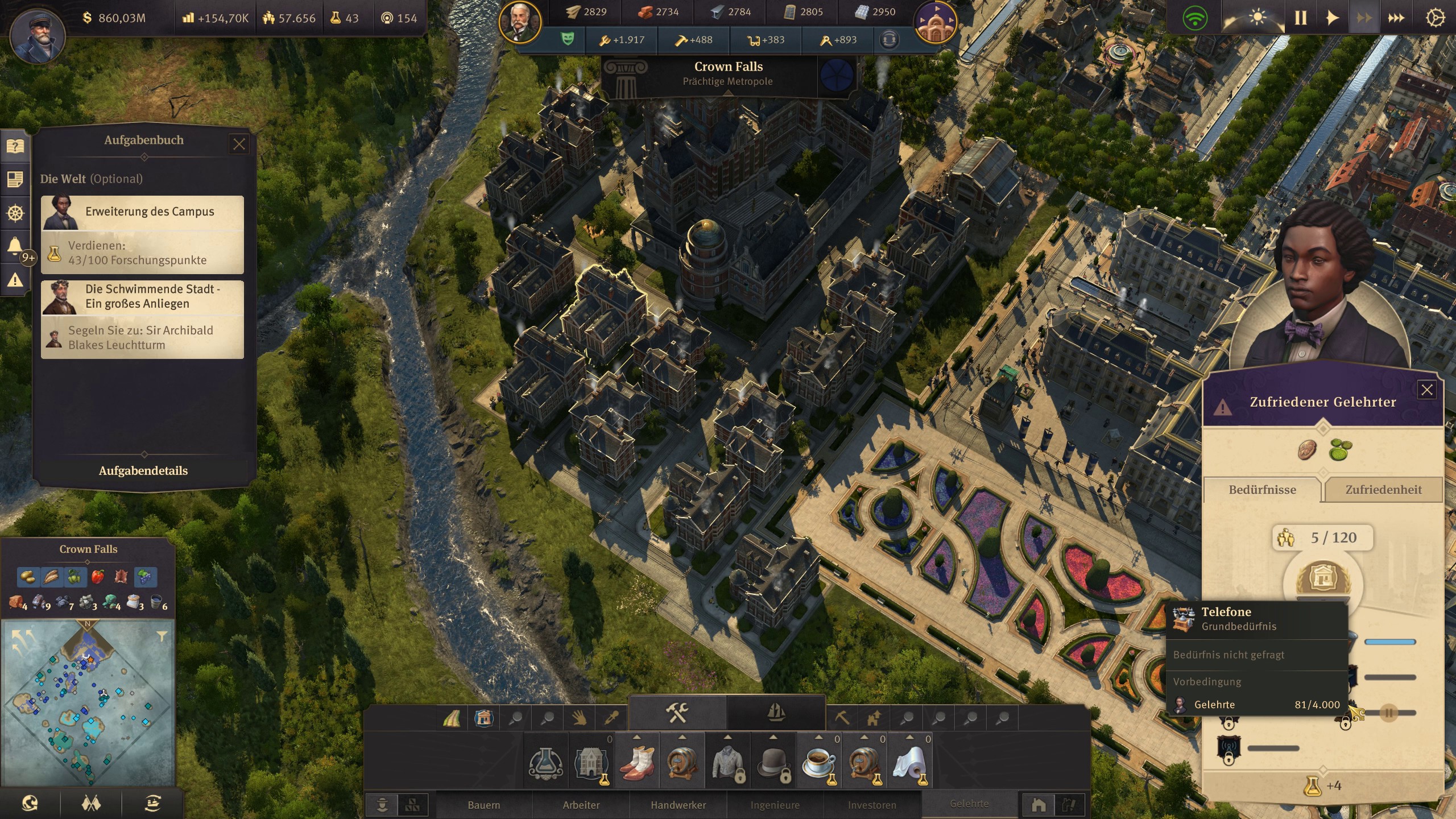Choose the Investoren population tier
This screenshot has width=1456, height=819.
(x=871, y=805)
